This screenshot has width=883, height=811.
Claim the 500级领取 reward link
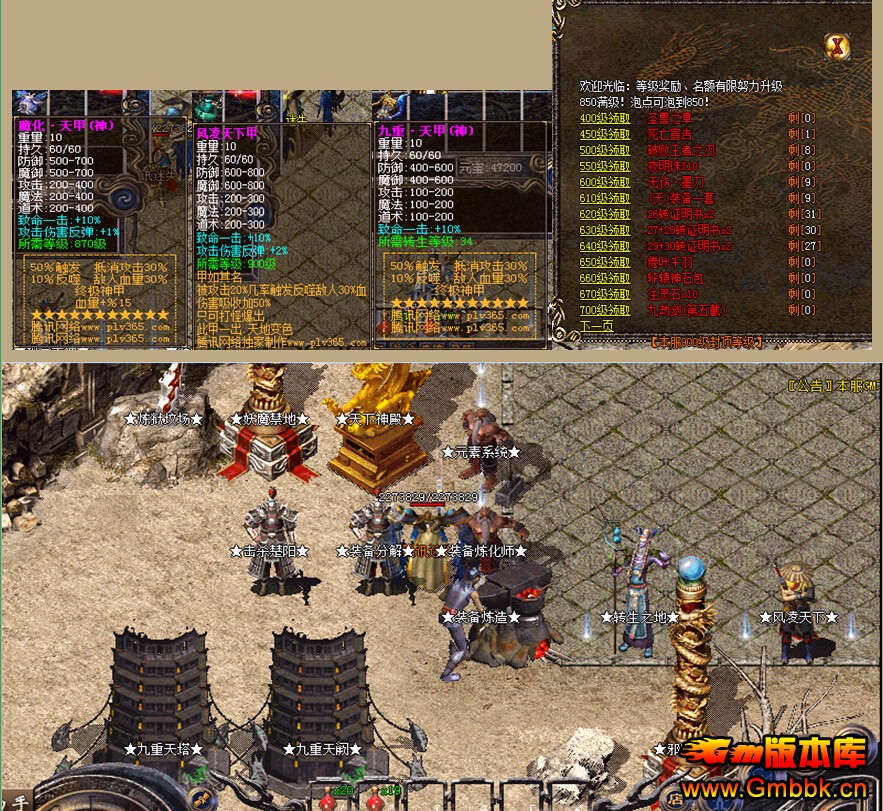point(604,150)
